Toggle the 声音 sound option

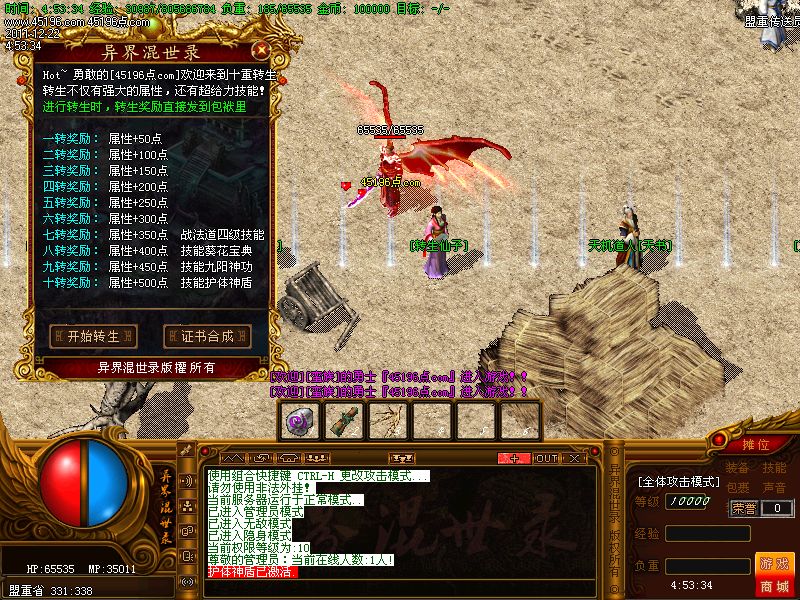[x=774, y=488]
